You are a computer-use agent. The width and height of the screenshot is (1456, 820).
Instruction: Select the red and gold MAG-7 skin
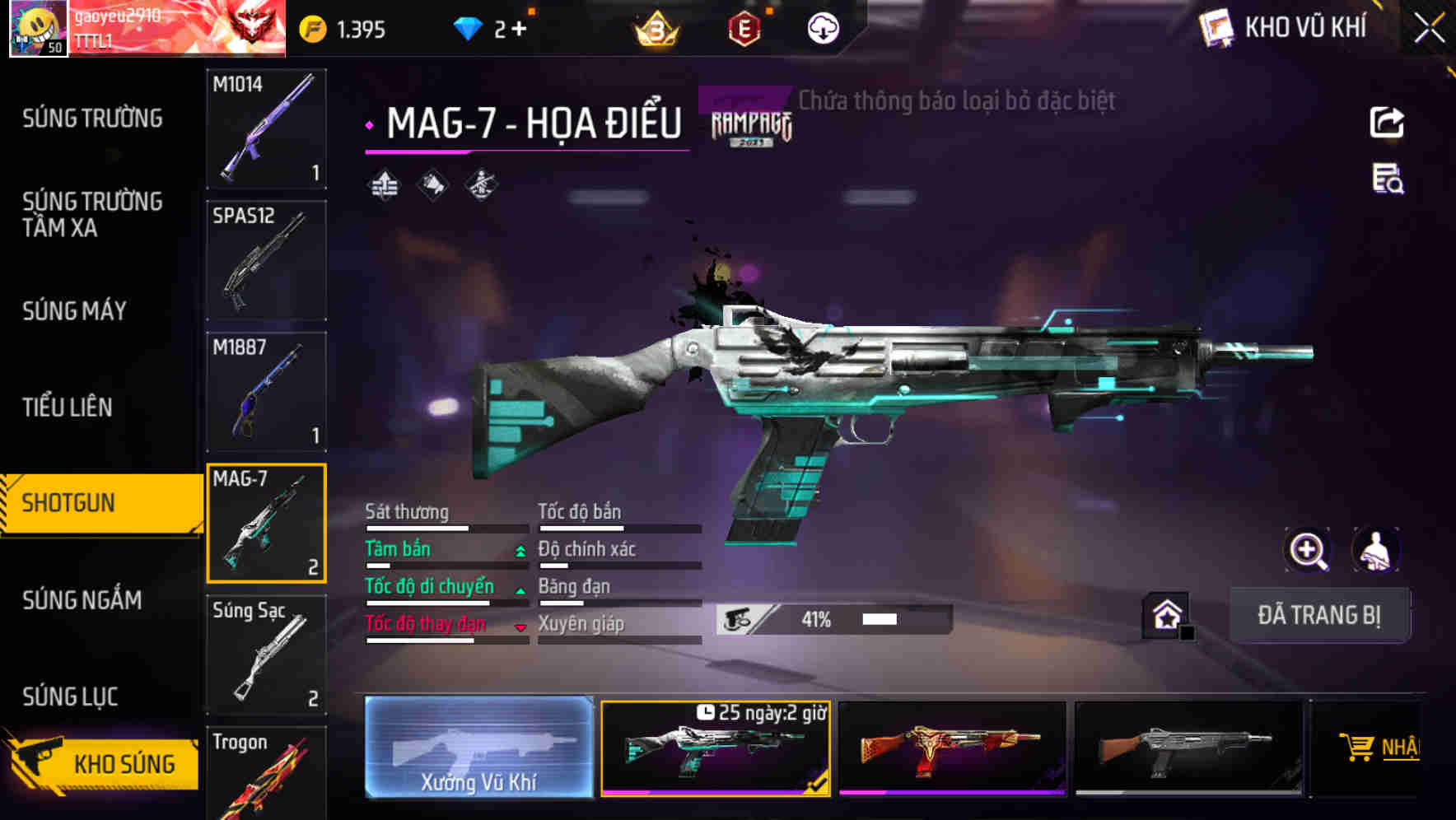[x=952, y=748]
